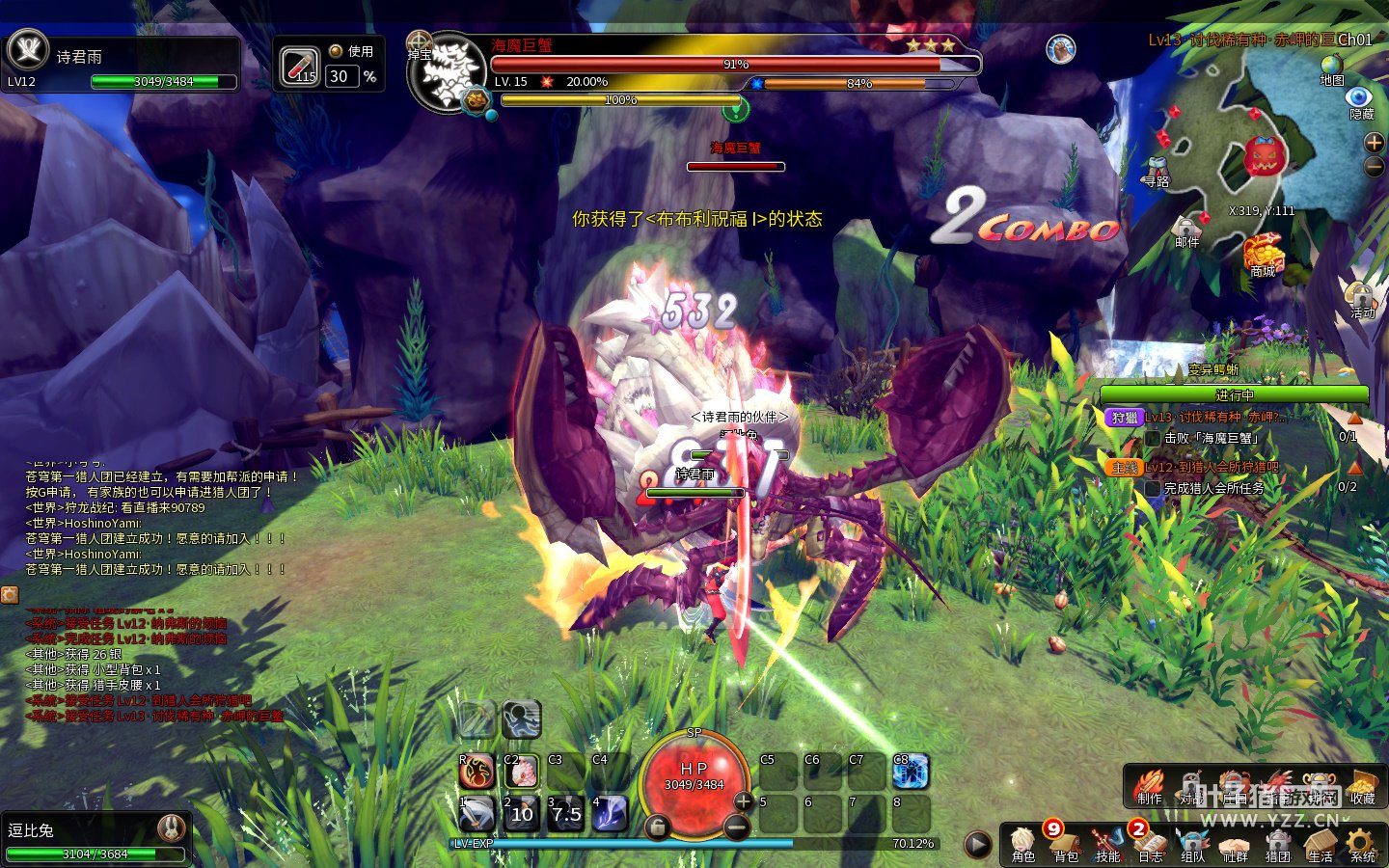The height and width of the screenshot is (868, 1389).
Task: Open the 日志 quest log
Action: point(1150,844)
